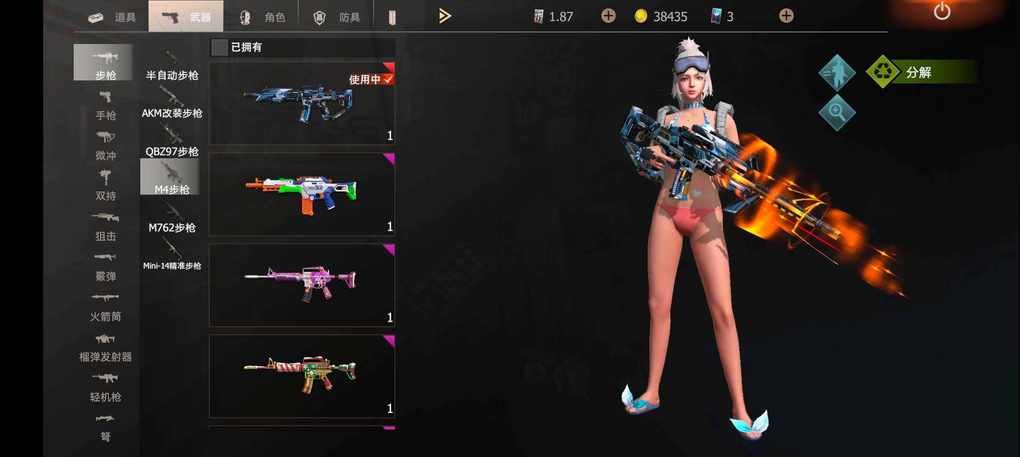Viewport: 1020px width, 457px height.
Task: Switch to the 道具 (items) tab
Action: (x=110, y=17)
